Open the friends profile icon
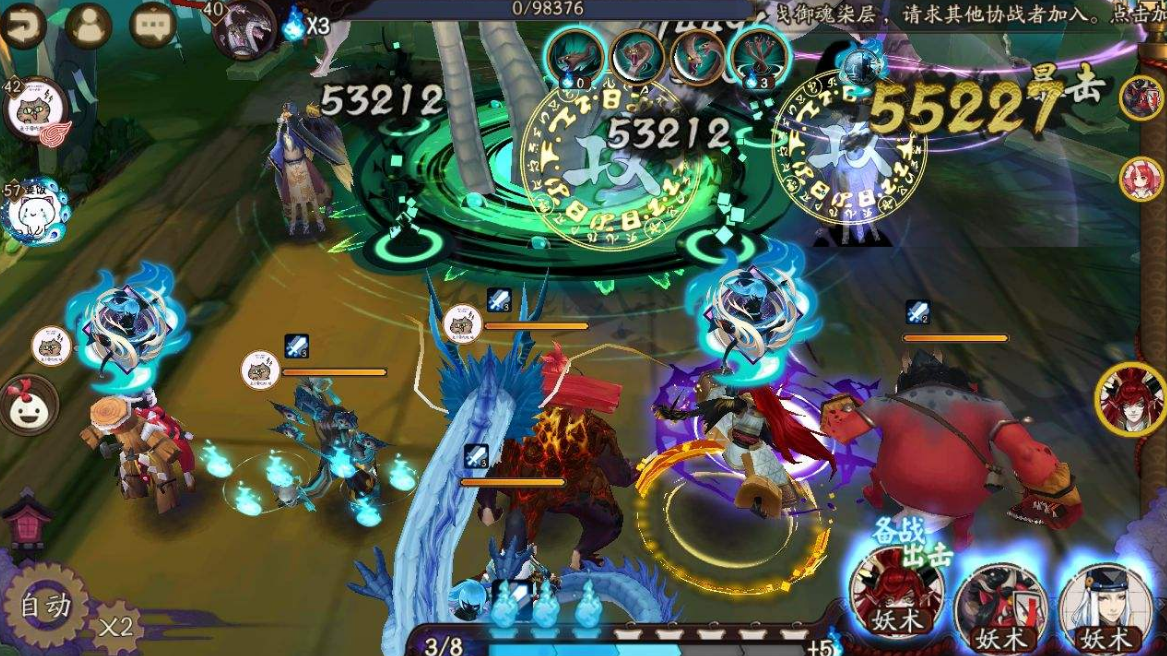This screenshot has height=656, width=1167. 89,24
